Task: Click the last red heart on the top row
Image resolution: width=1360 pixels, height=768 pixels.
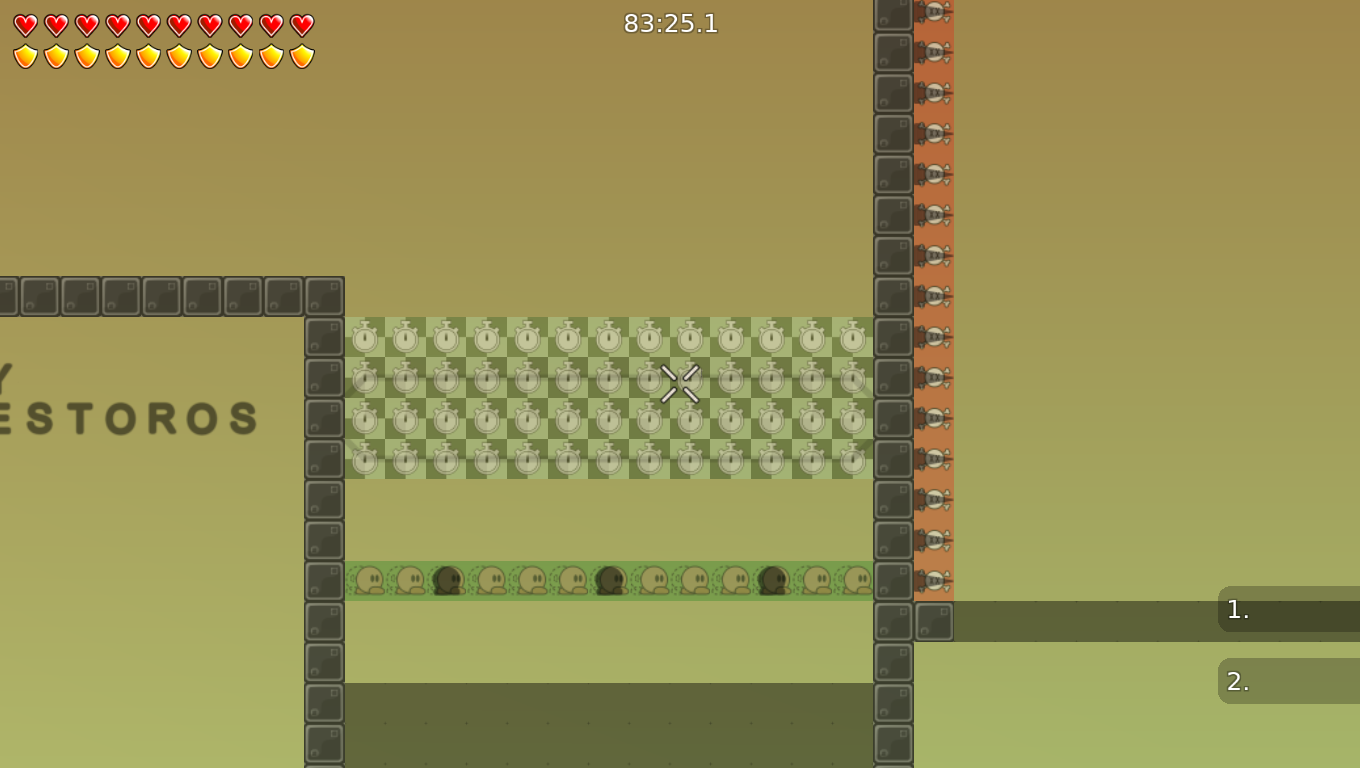Action: tap(301, 23)
